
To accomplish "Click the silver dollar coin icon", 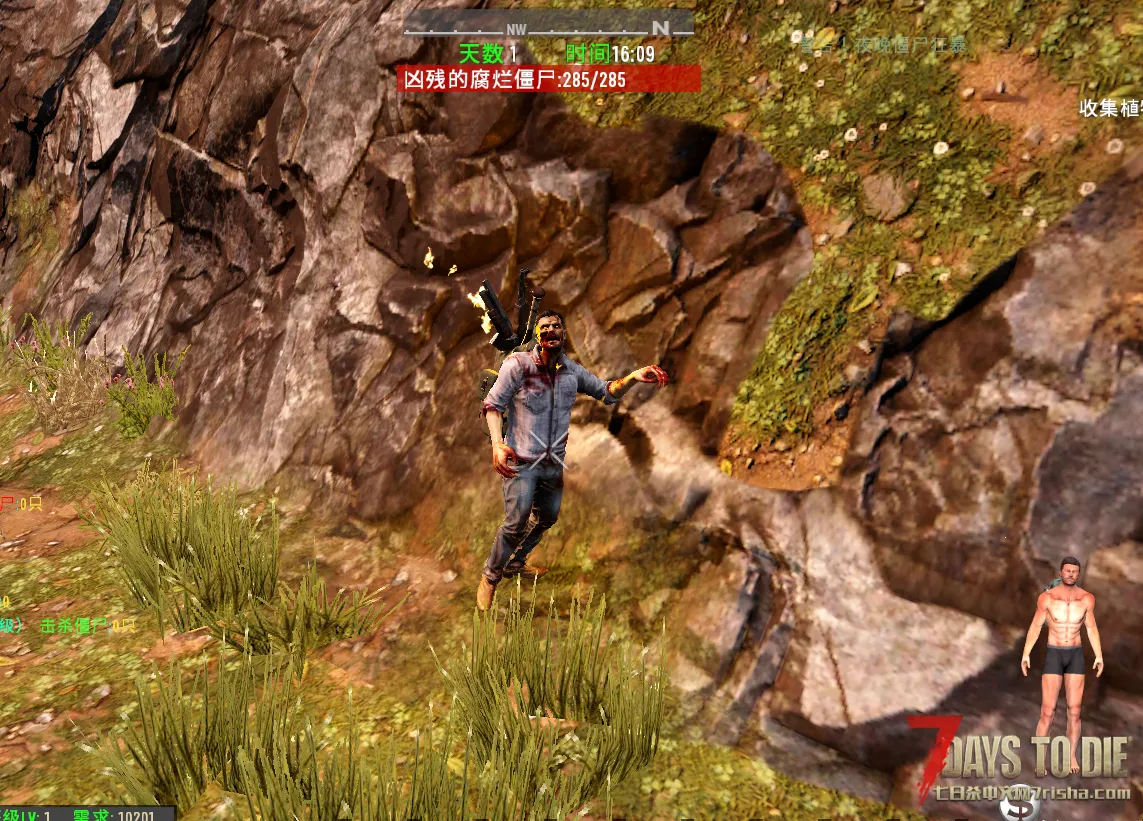I will pos(1018,803).
